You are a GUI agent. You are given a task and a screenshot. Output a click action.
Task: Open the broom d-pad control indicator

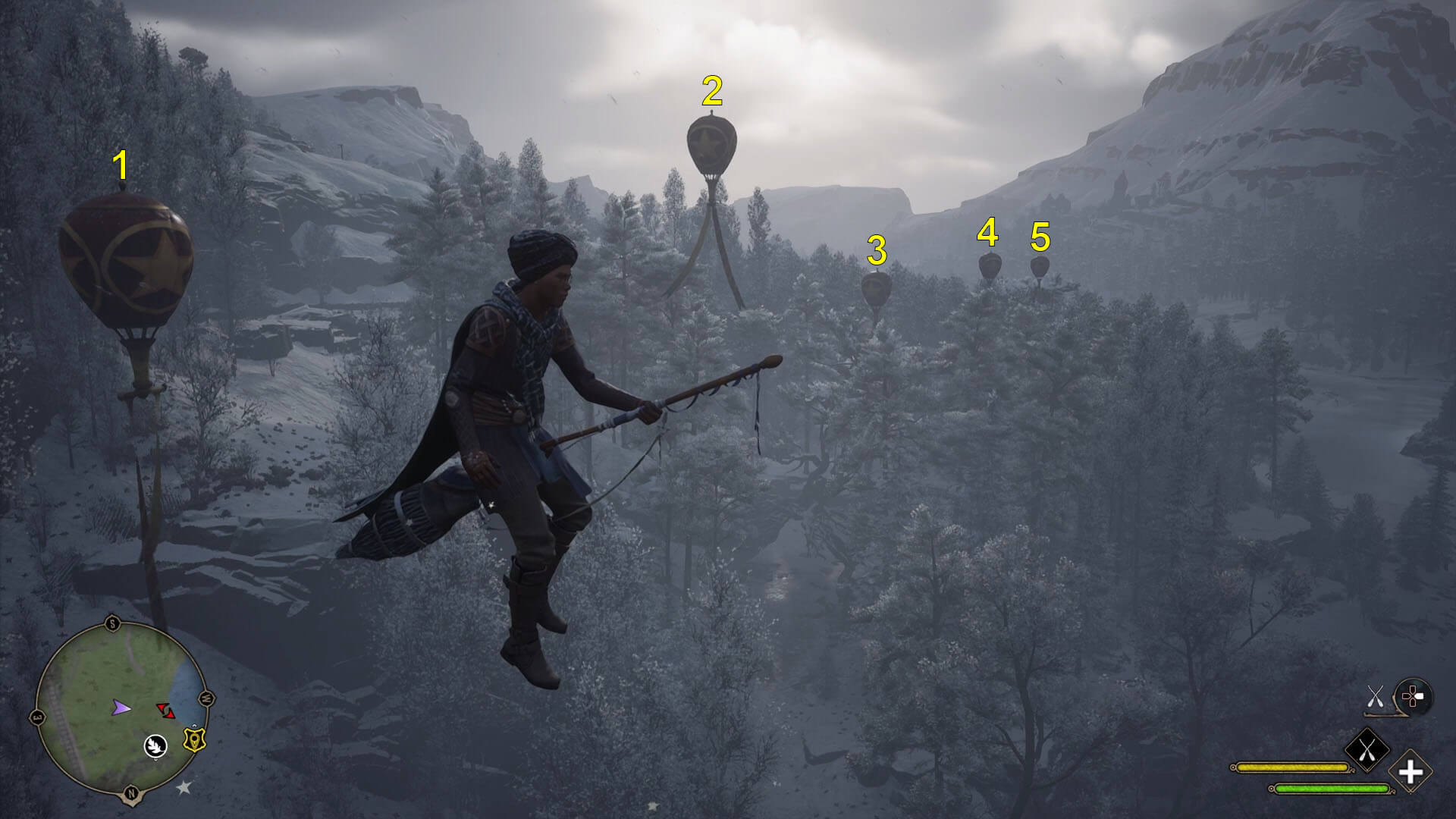point(1413,695)
